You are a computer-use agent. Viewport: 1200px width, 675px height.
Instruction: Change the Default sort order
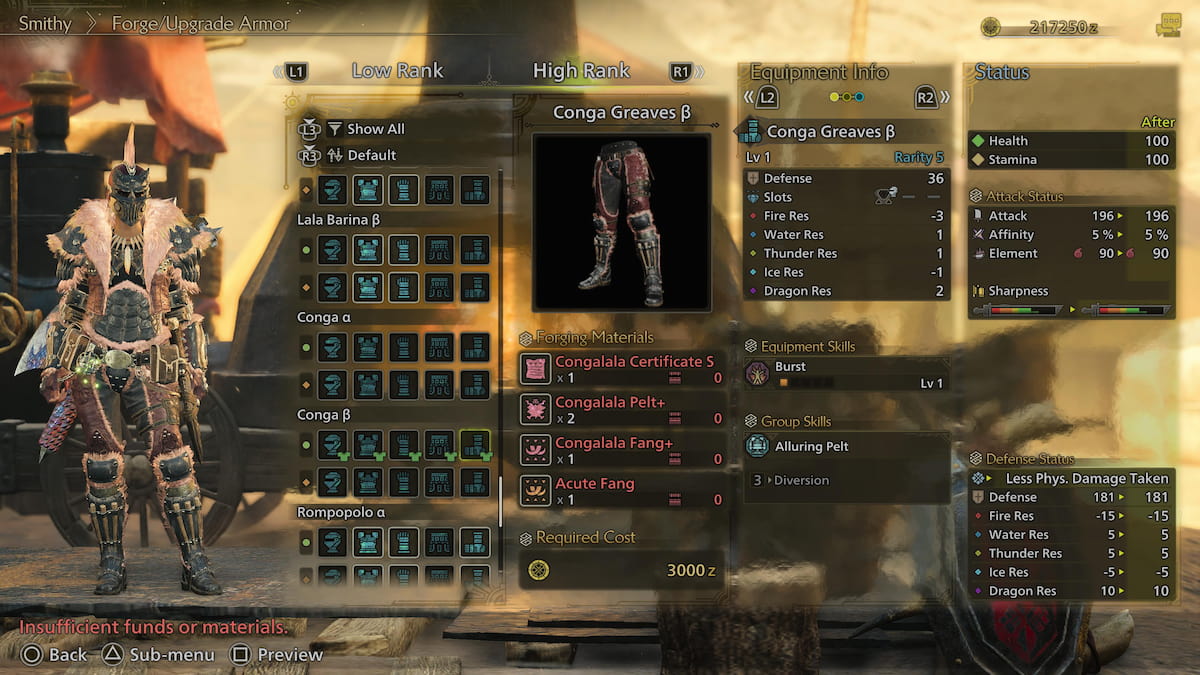[x=371, y=155]
